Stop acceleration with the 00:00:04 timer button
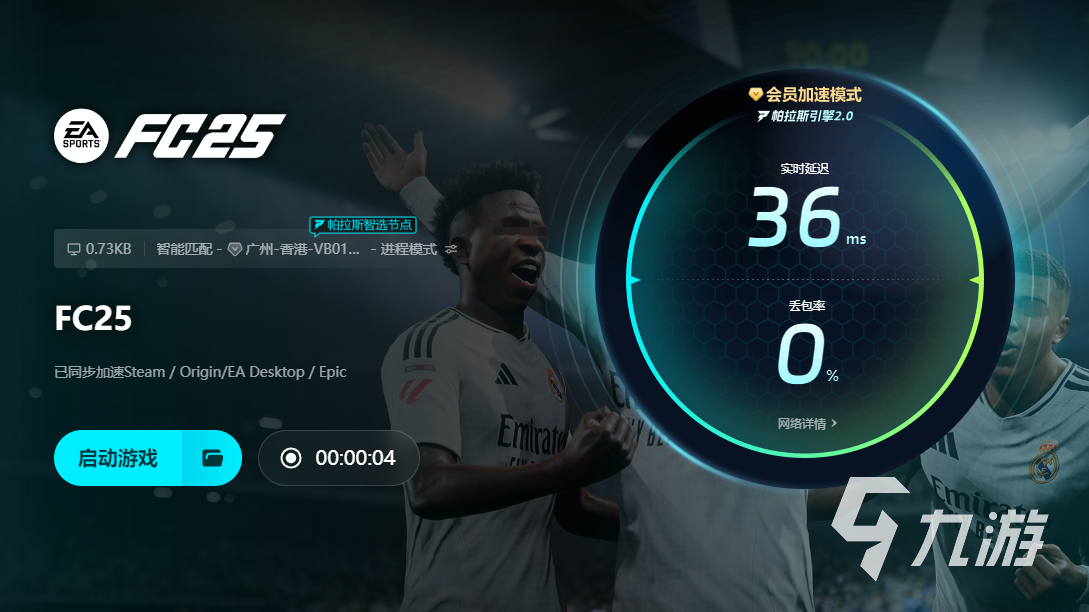The image size is (1089, 612). [338, 458]
